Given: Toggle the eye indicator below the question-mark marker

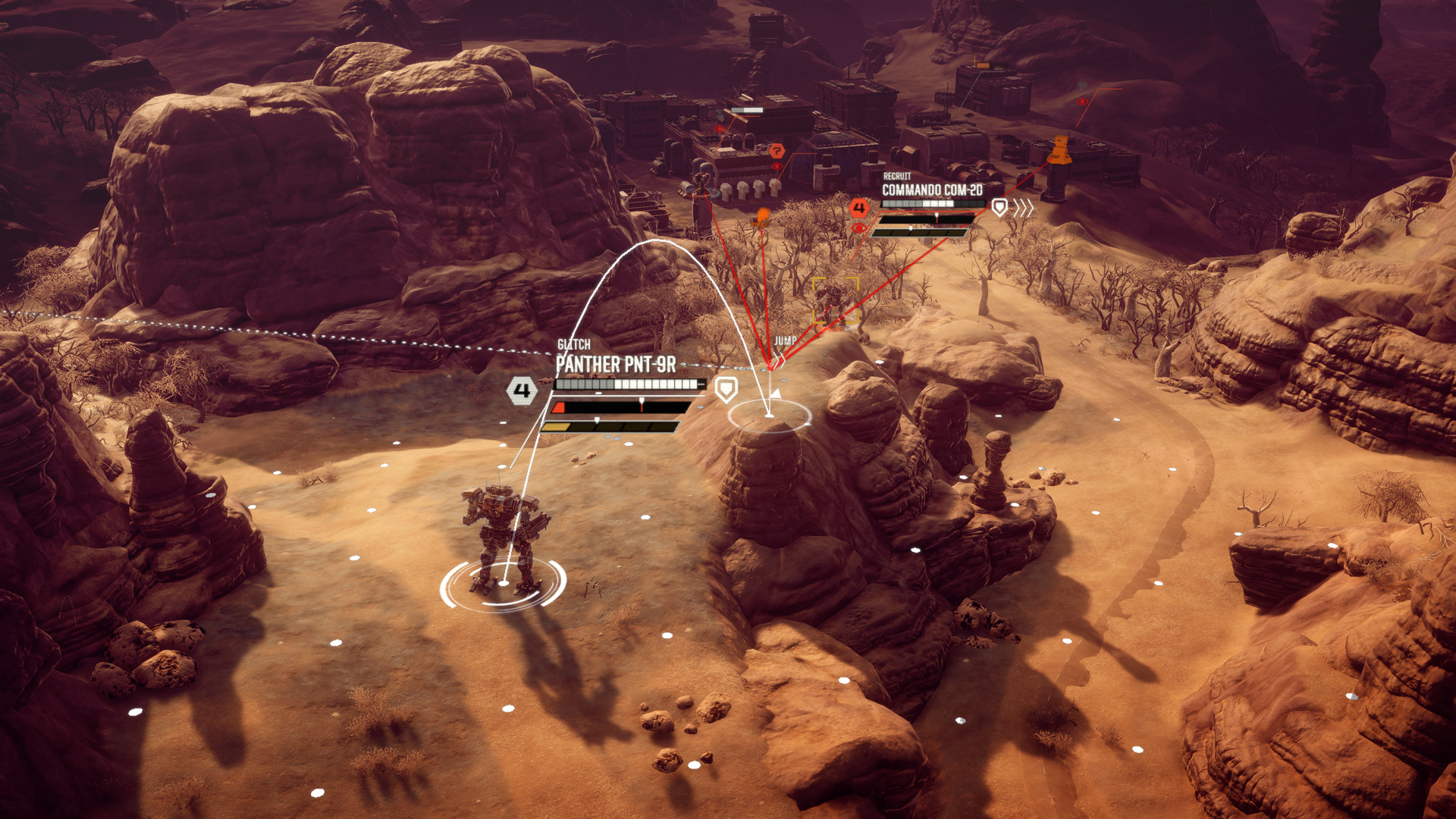Looking at the screenshot, I should point(777,166).
